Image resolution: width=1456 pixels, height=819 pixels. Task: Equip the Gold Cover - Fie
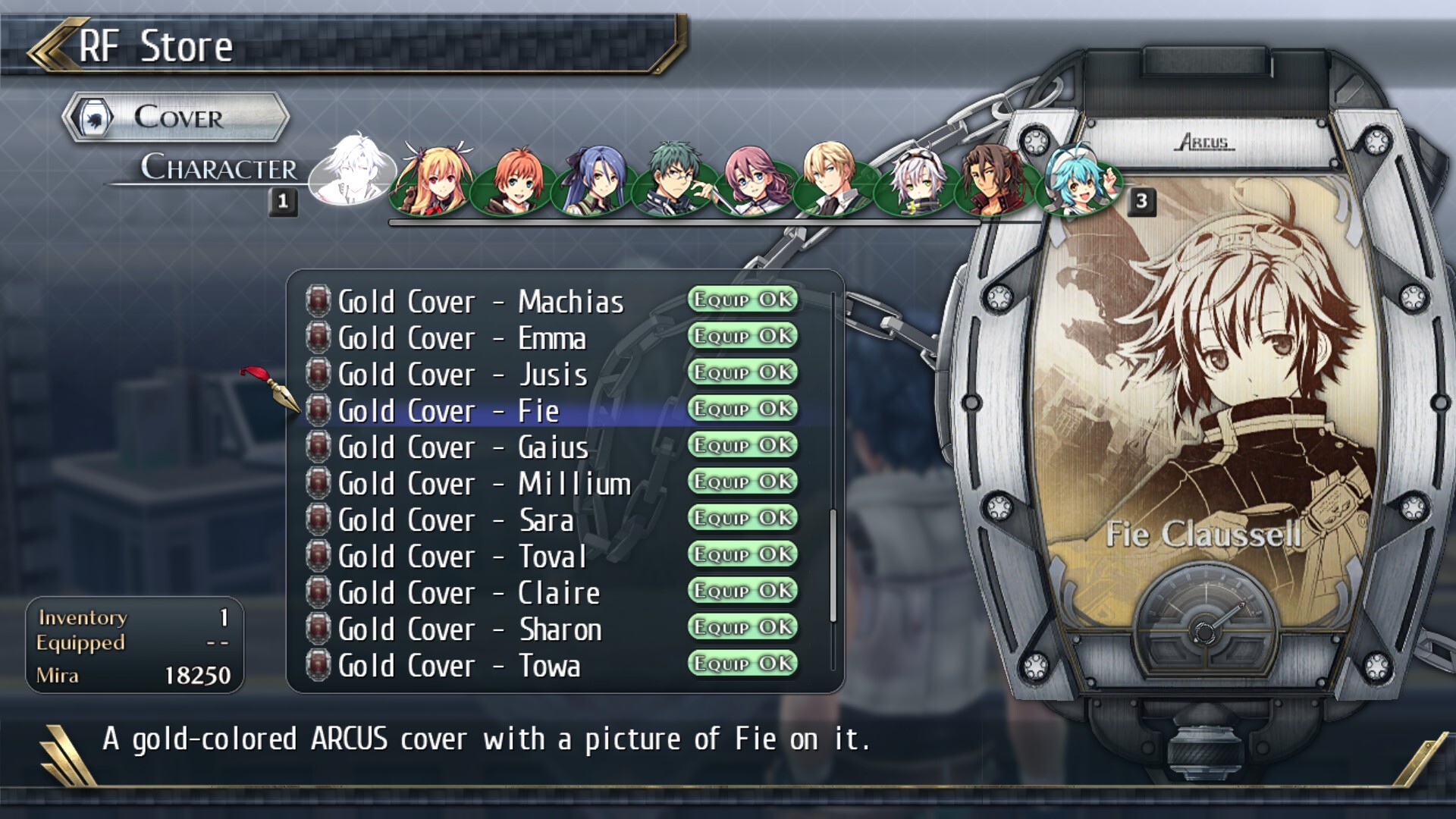tap(742, 410)
